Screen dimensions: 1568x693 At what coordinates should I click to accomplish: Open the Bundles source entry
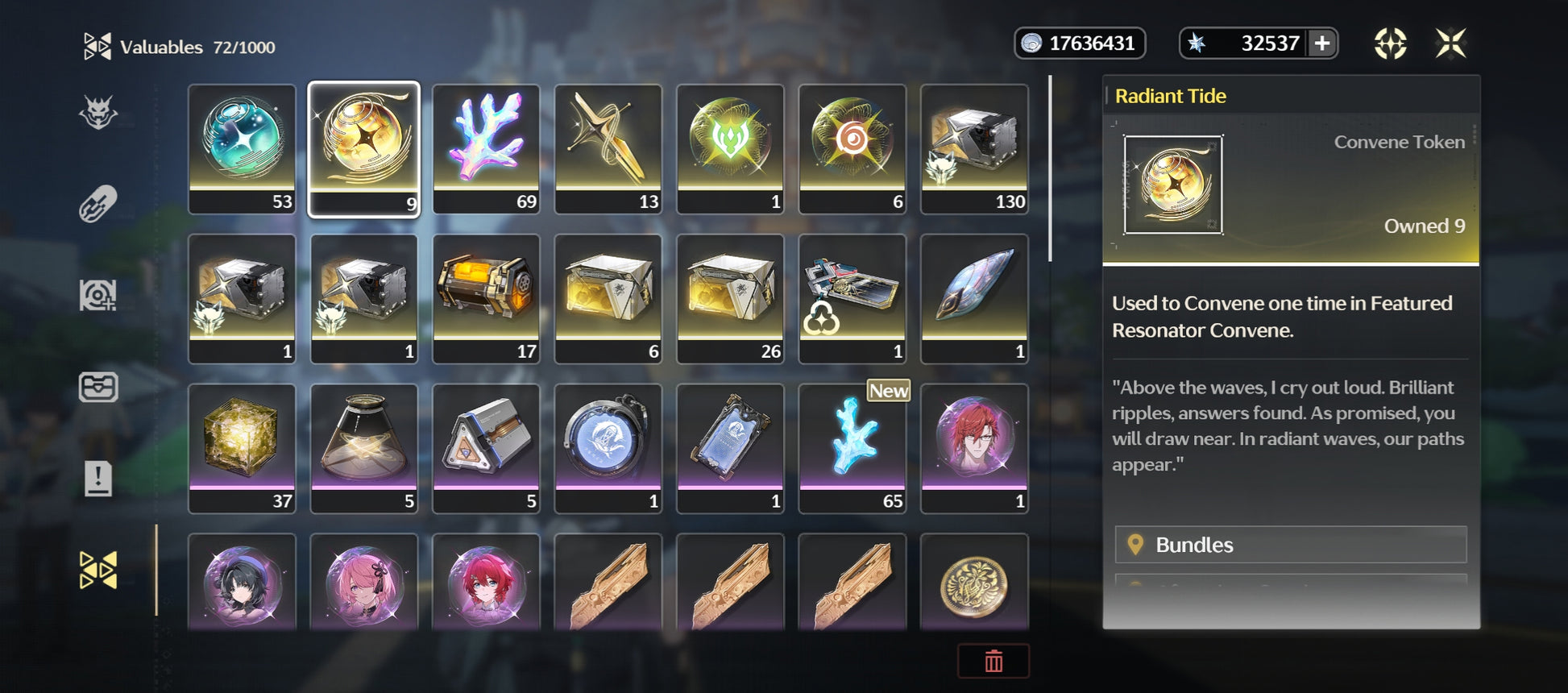[x=1290, y=545]
